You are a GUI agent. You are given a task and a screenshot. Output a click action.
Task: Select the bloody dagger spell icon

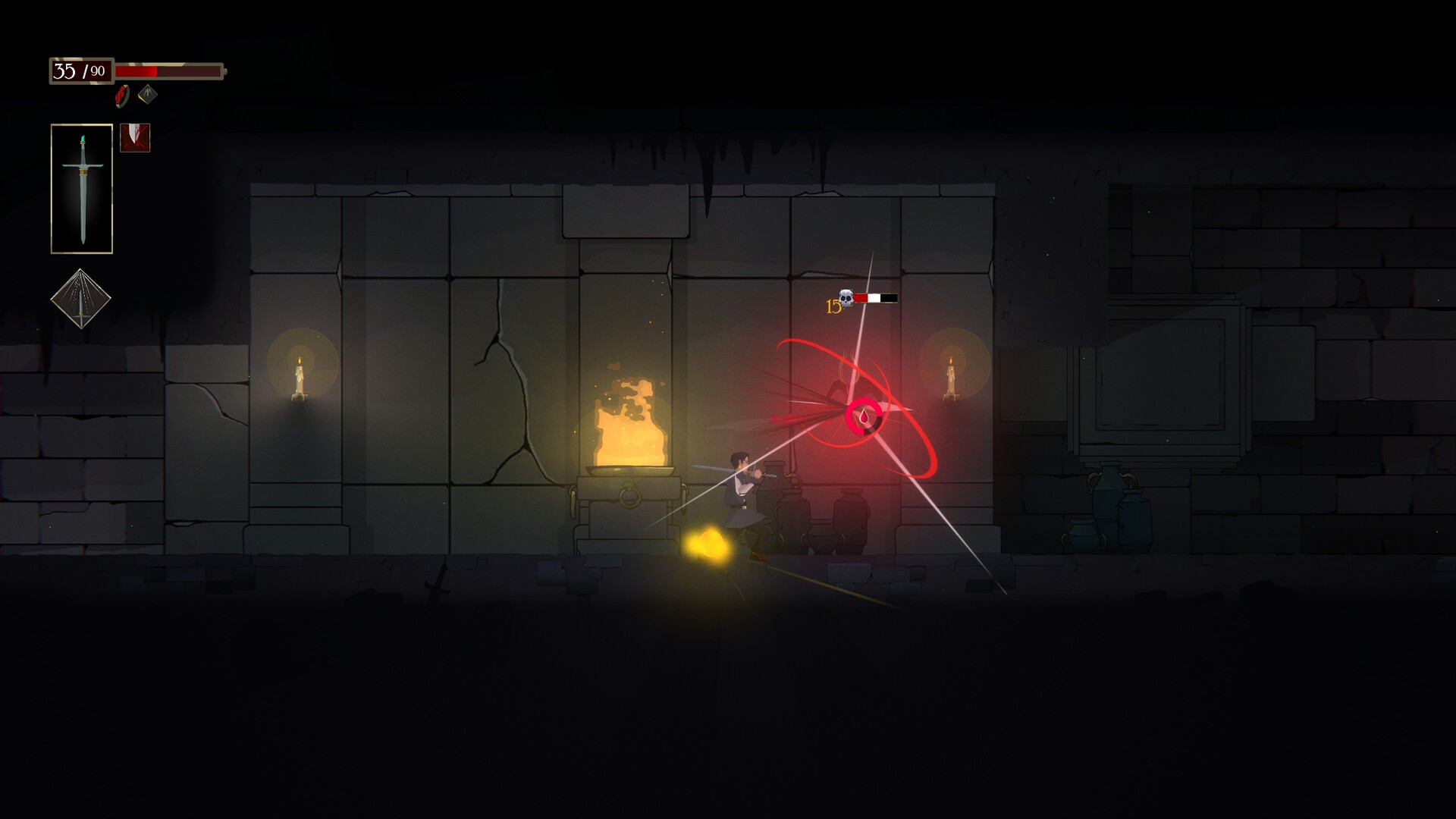(x=135, y=138)
